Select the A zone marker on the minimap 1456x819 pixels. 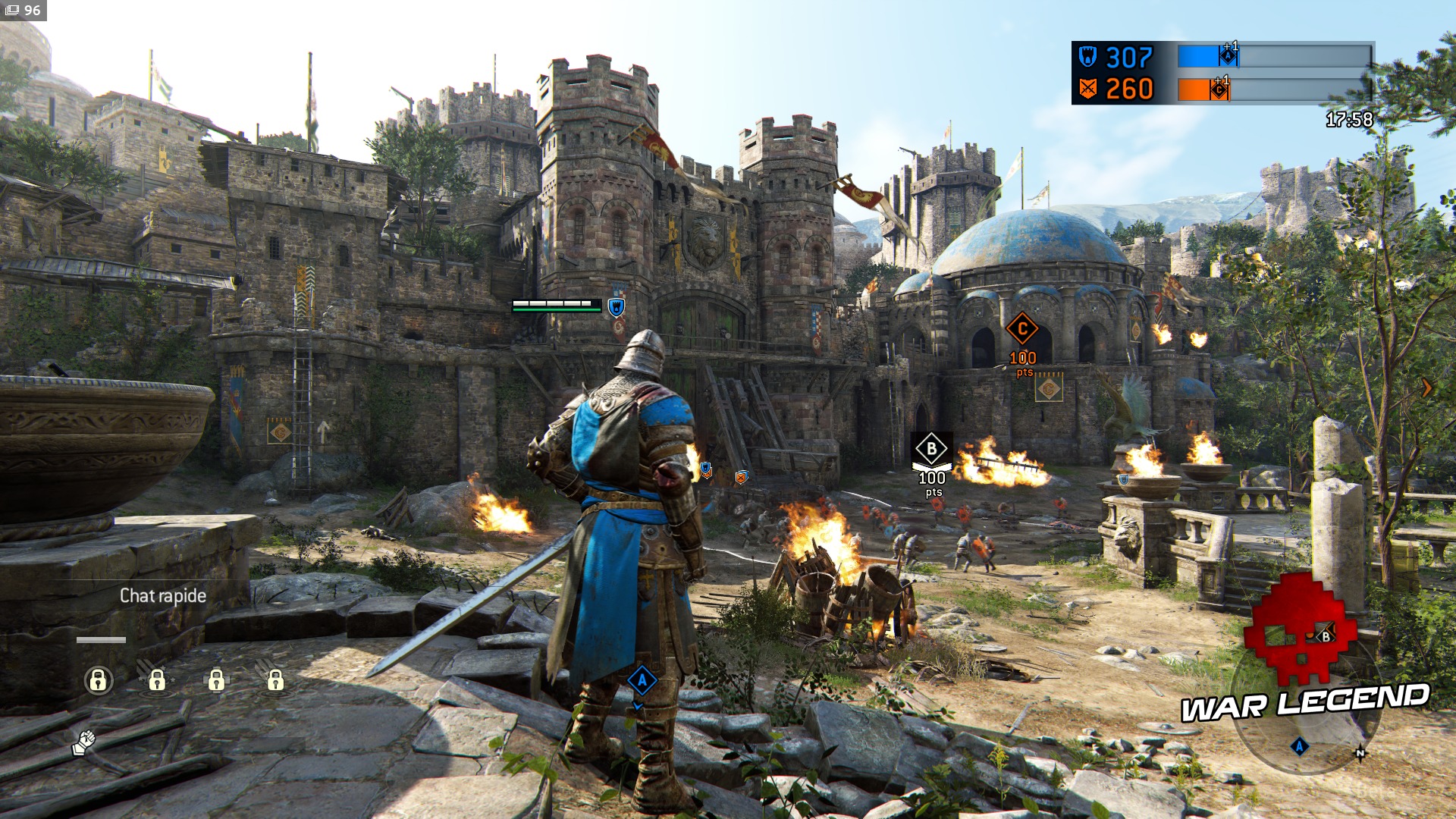tap(1299, 747)
